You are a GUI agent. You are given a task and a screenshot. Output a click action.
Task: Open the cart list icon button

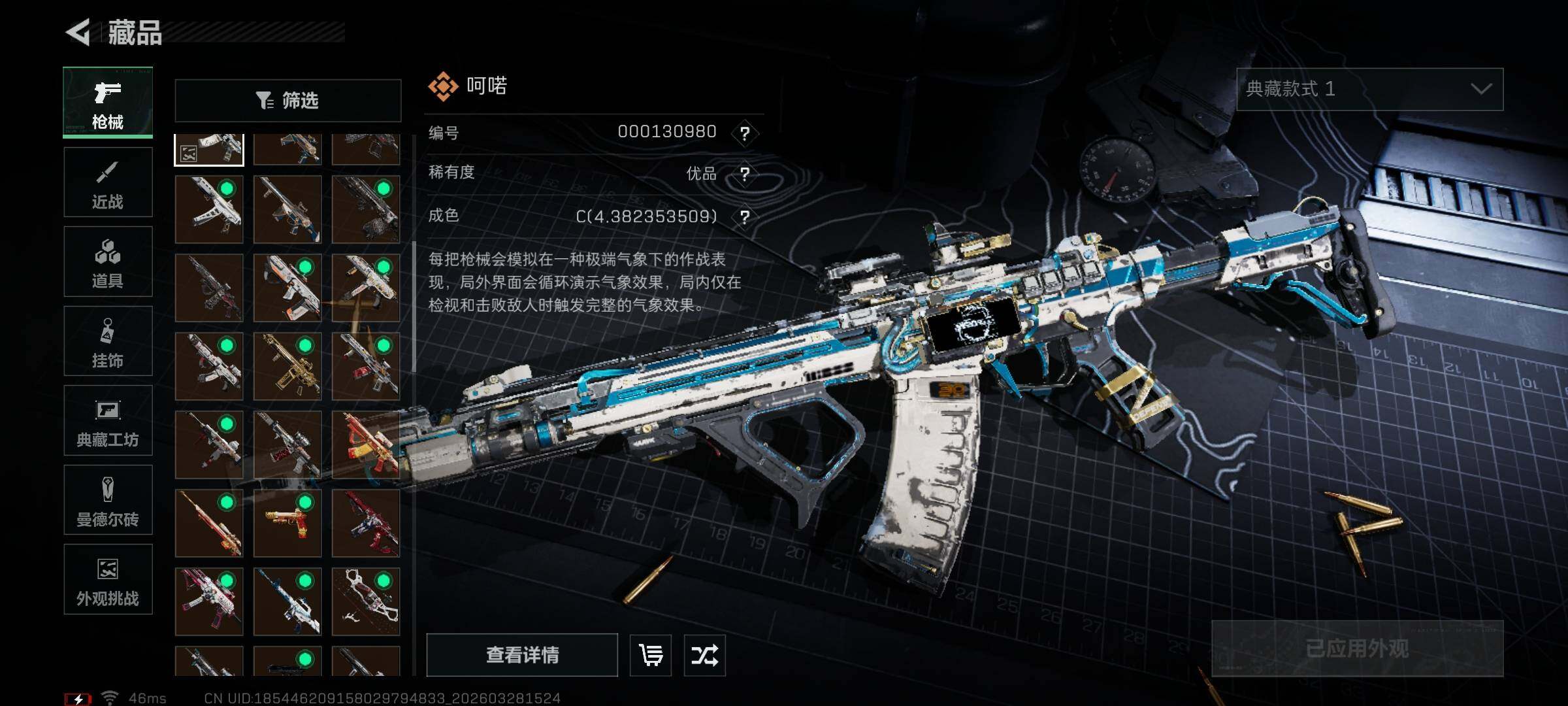[651, 654]
